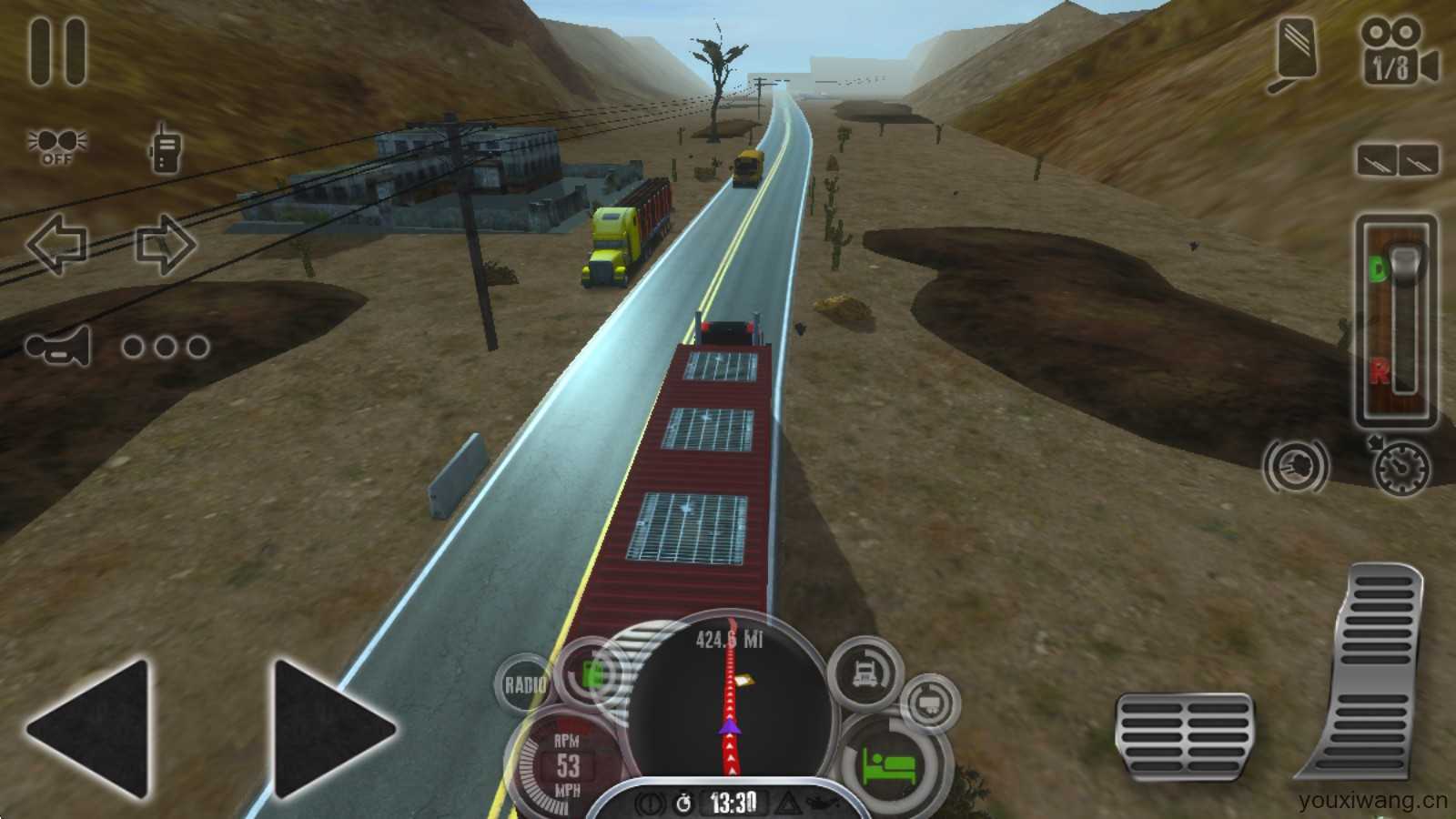The width and height of the screenshot is (1456, 819).
Task: Open the CB radio walkie-talkie
Action: pyautogui.click(x=165, y=148)
